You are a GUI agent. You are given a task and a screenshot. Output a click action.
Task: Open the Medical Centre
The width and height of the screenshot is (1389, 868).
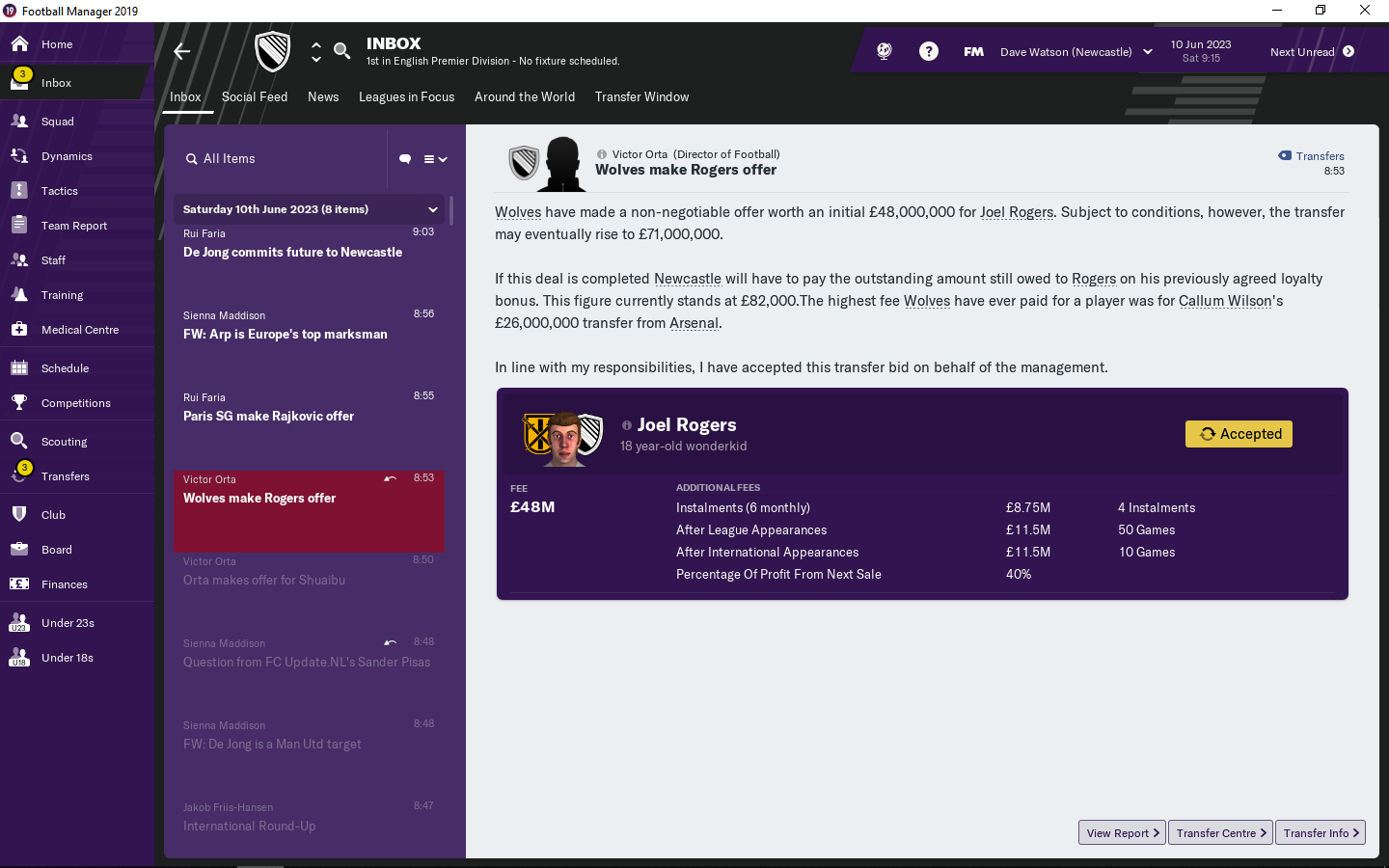[79, 330]
